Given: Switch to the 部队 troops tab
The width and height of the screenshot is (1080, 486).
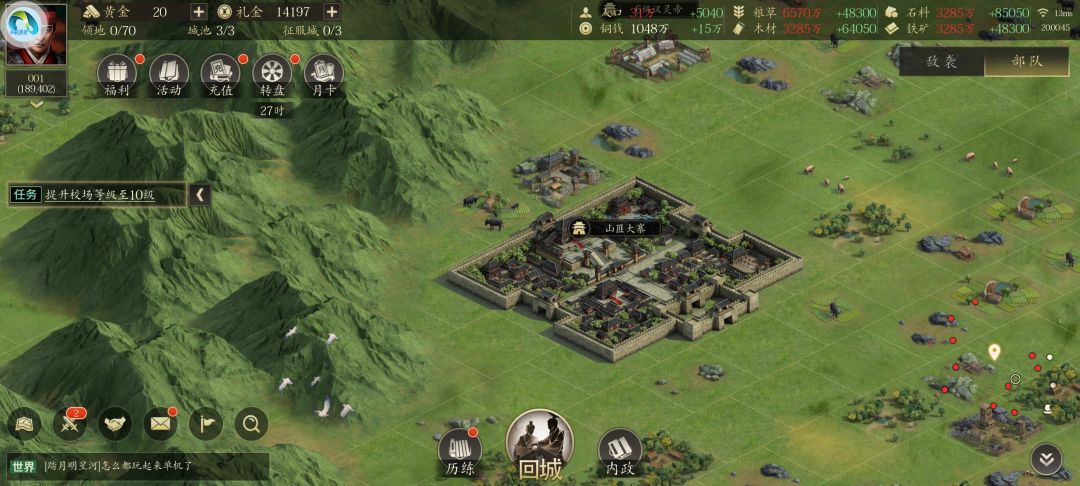Looking at the screenshot, I should [x=1026, y=61].
